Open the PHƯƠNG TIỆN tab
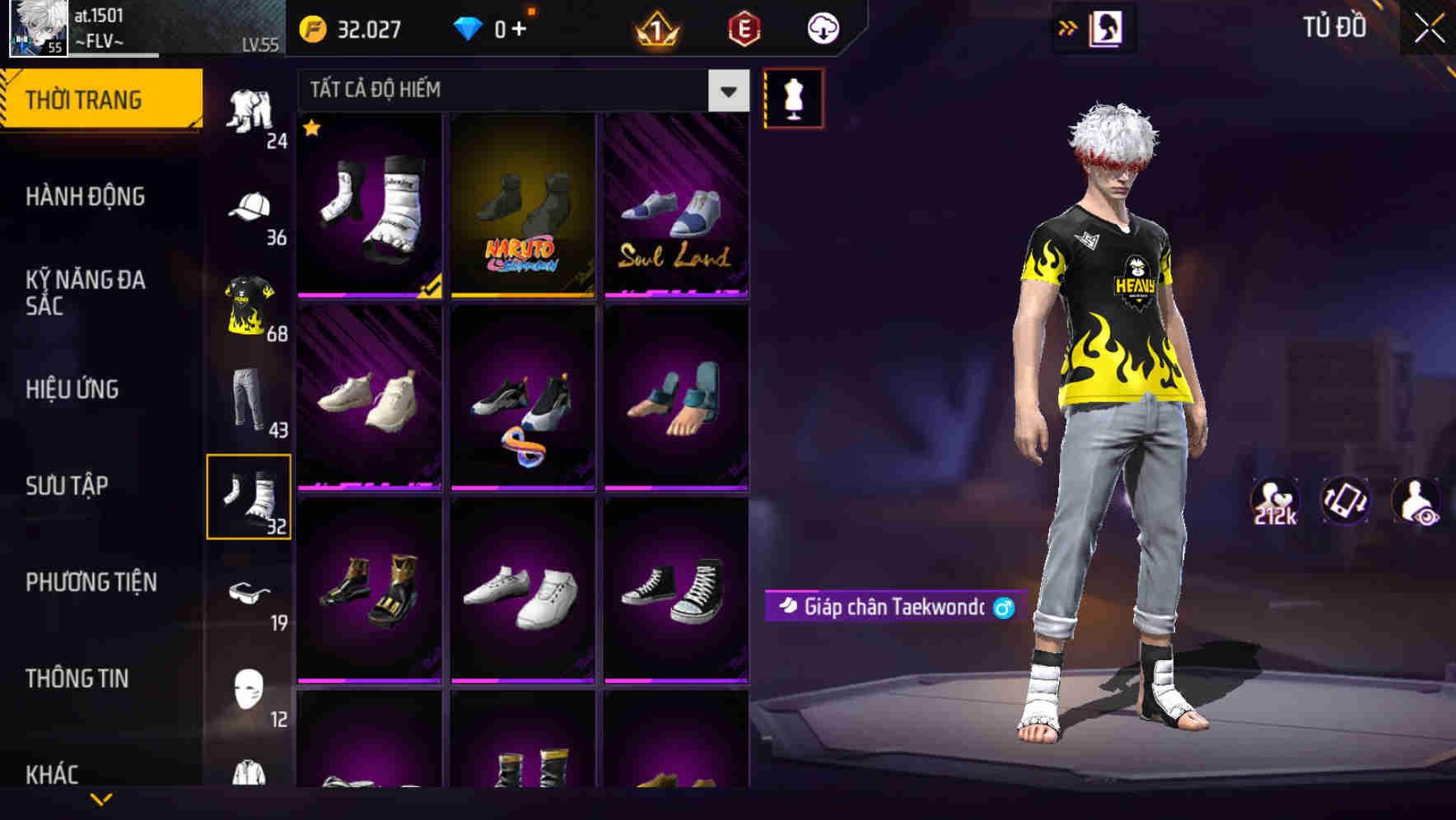Image resolution: width=1456 pixels, height=820 pixels. 91,582
